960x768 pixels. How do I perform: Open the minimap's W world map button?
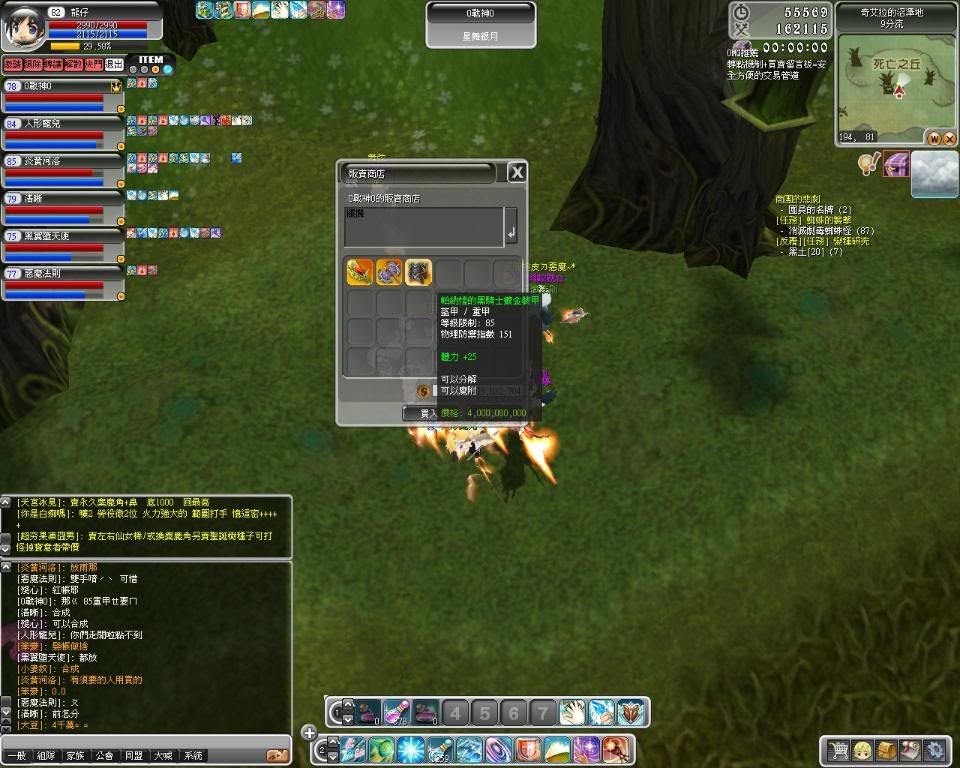coord(934,138)
